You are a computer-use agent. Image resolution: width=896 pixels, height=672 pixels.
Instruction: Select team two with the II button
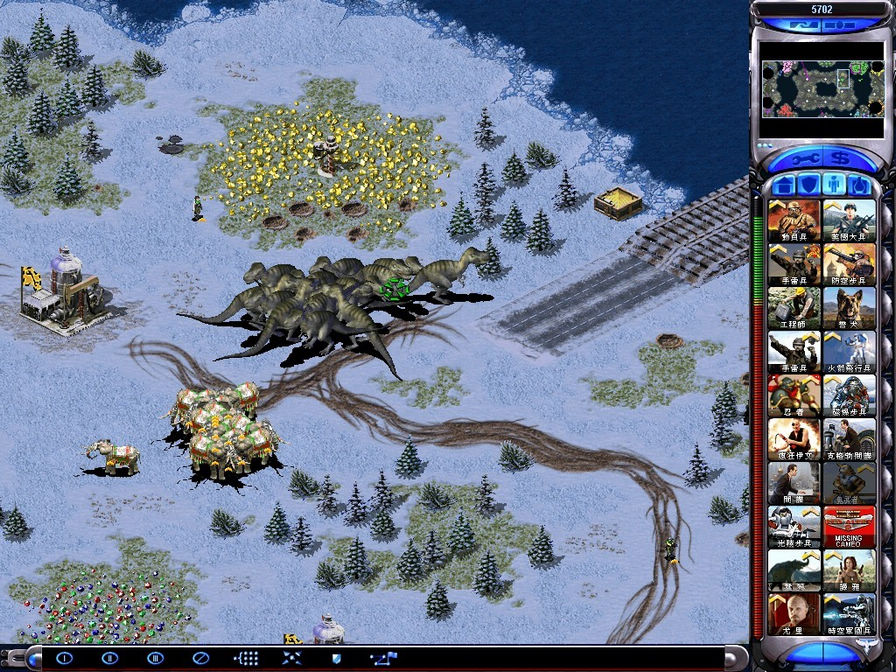(110, 658)
